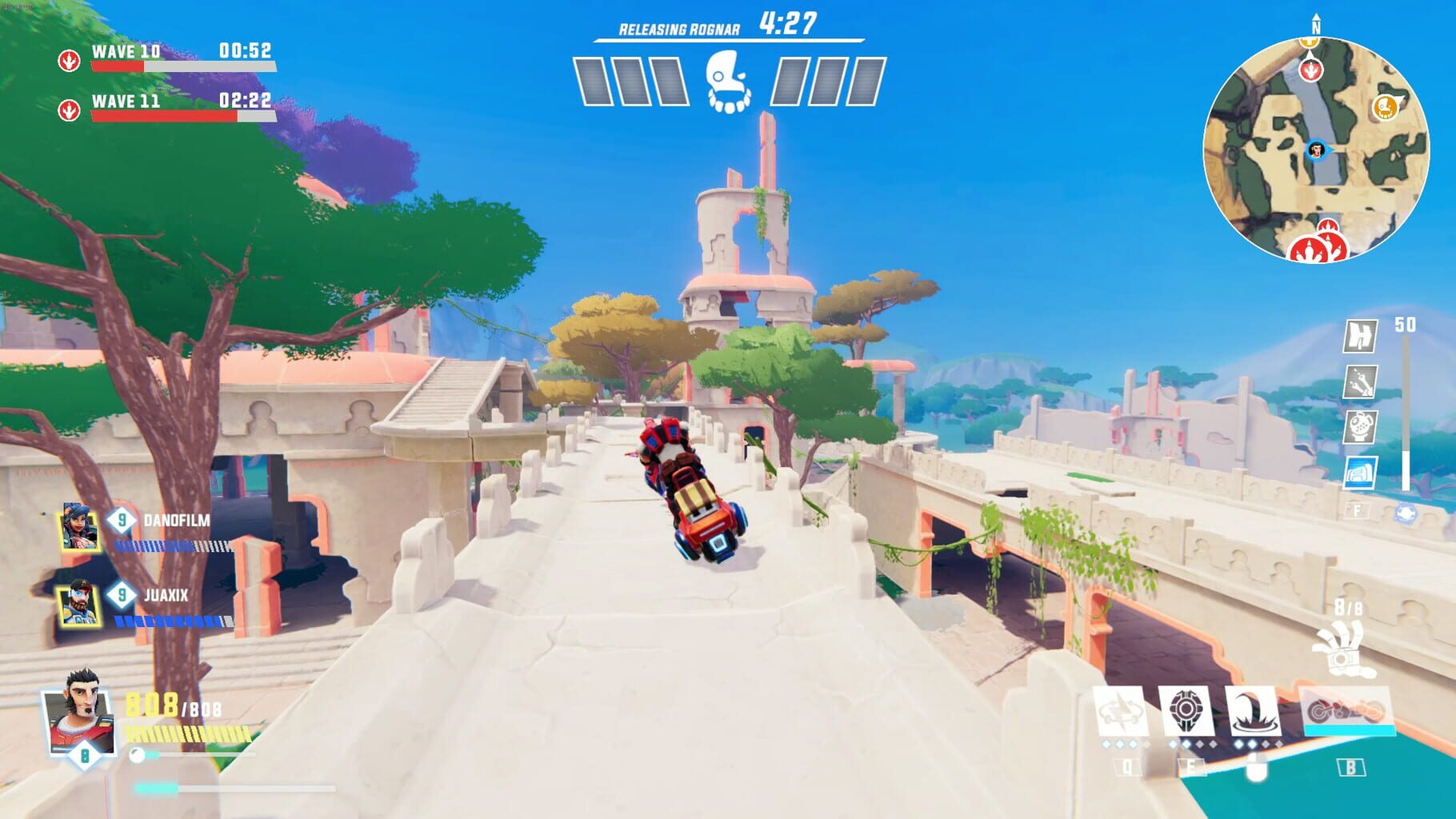
Task: Select the highlighted blue trap build icon
Action: click(1361, 473)
